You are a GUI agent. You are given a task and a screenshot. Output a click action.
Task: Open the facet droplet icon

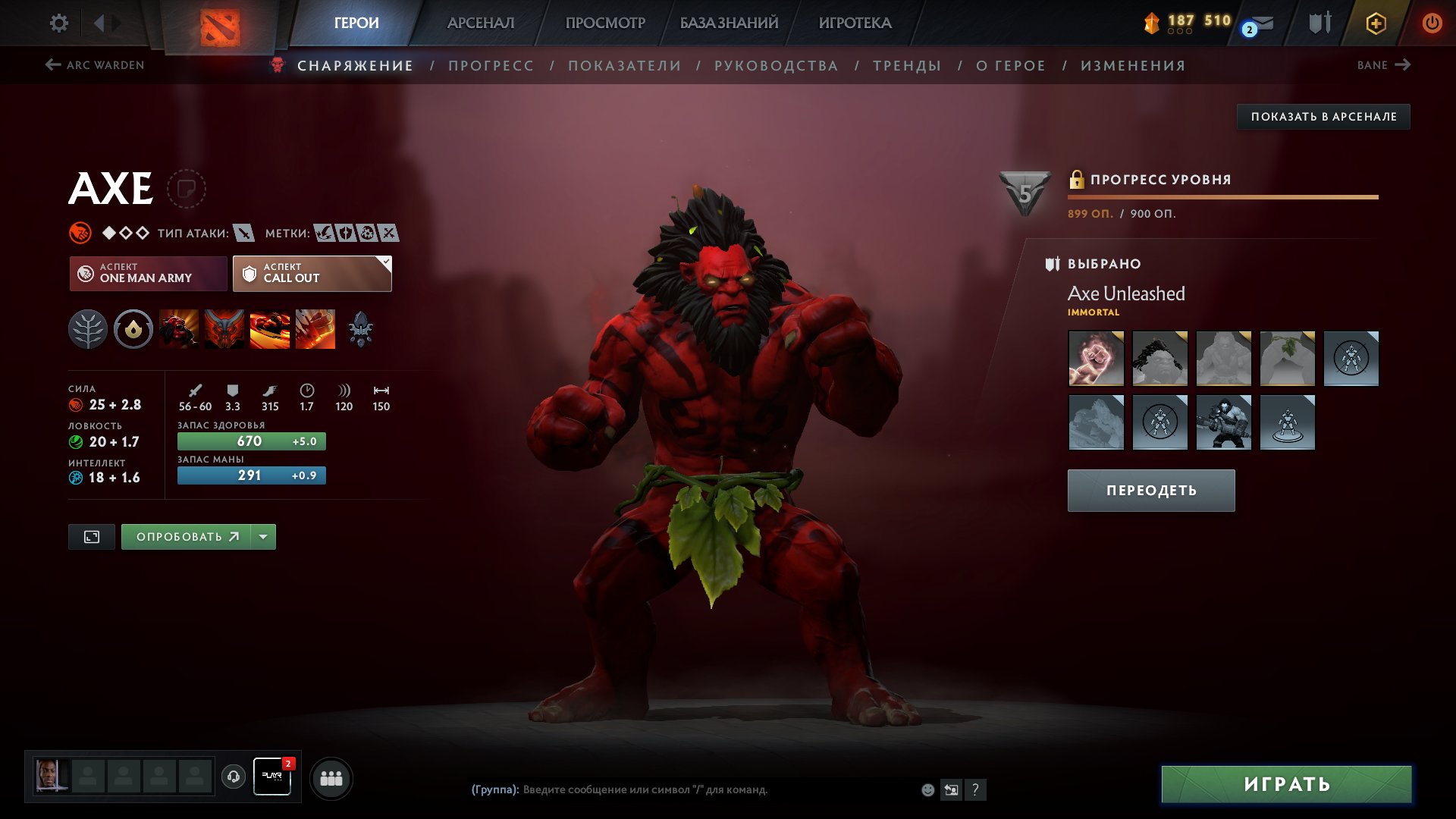click(x=133, y=328)
